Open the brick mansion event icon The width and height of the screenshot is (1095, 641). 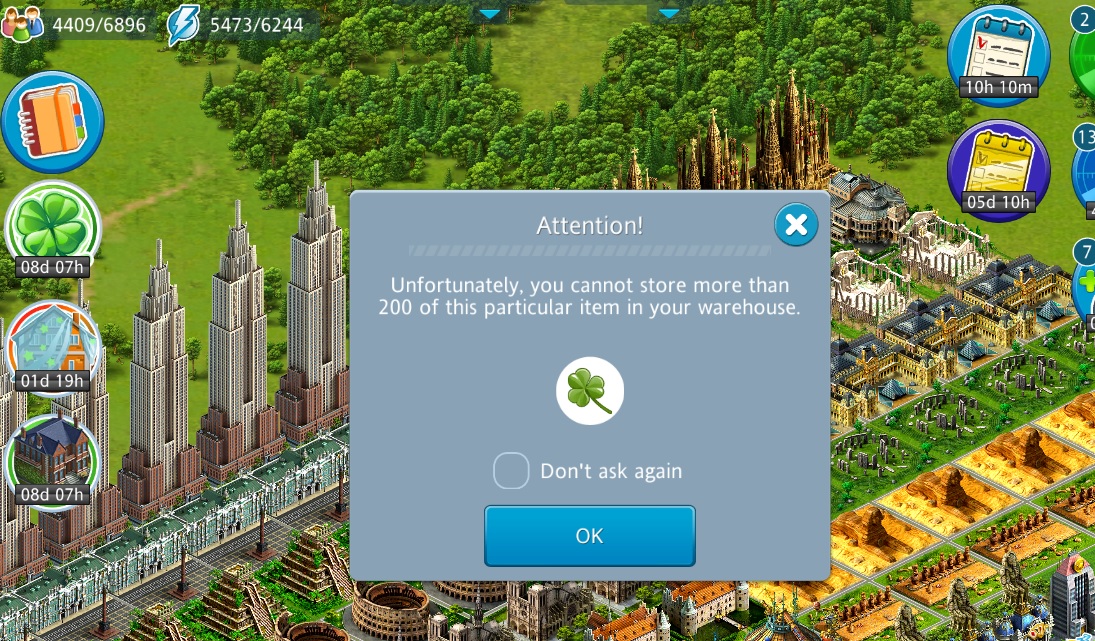point(53,456)
